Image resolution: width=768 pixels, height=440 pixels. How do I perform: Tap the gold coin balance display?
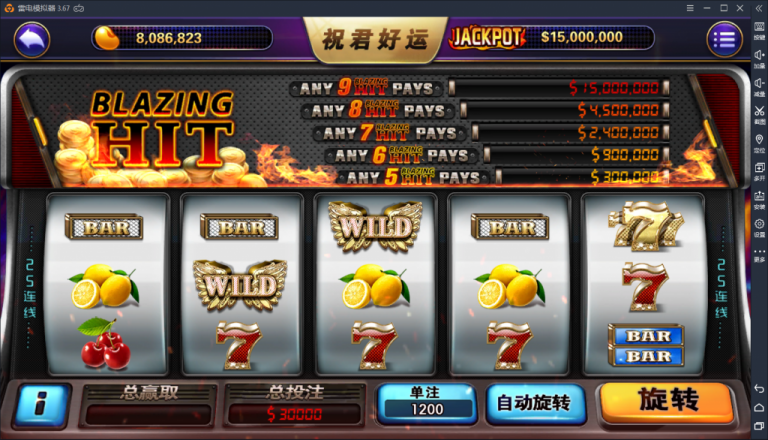[180, 38]
